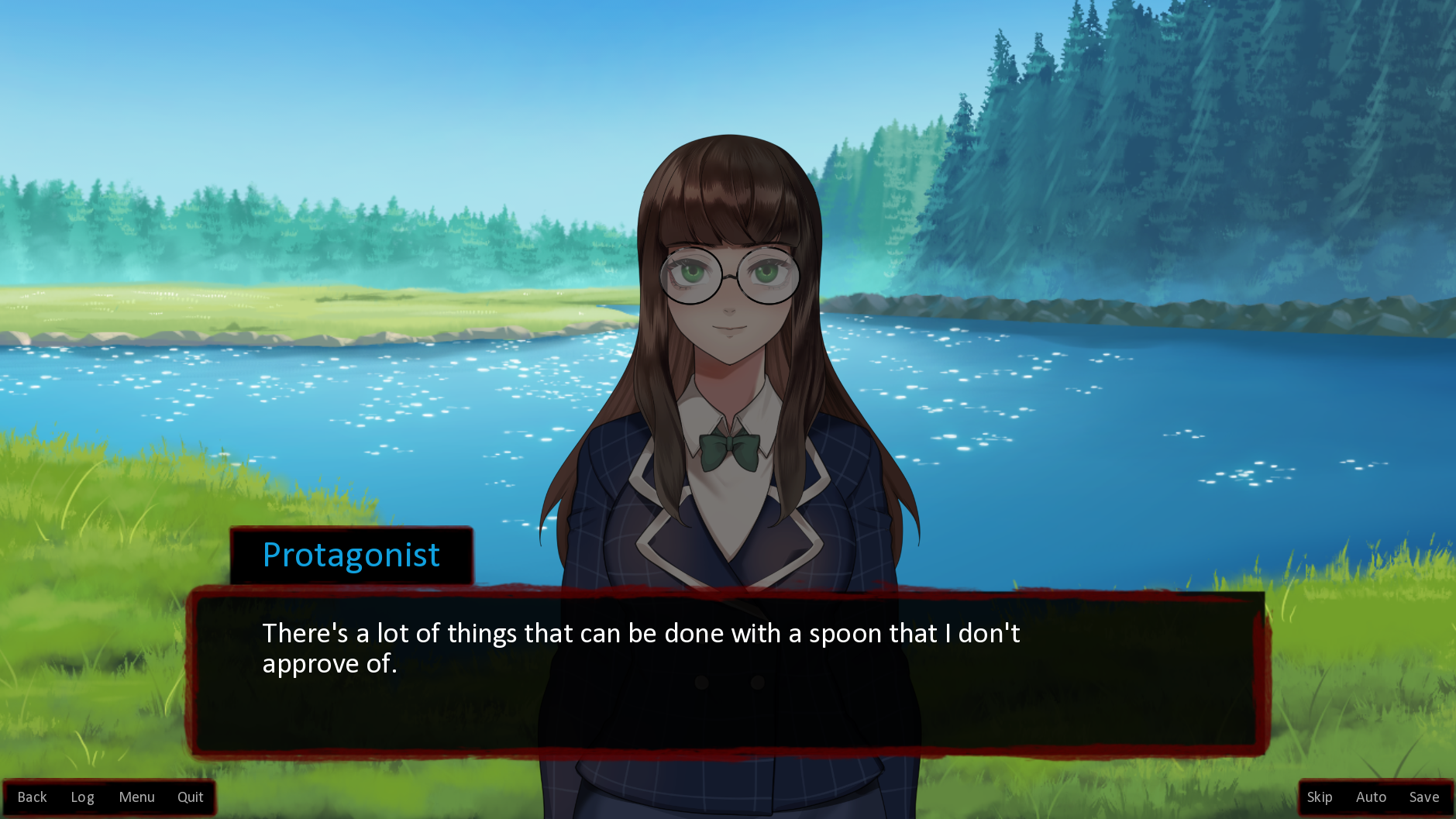Save the game
This screenshot has height=819, width=1456.
[x=1423, y=797]
